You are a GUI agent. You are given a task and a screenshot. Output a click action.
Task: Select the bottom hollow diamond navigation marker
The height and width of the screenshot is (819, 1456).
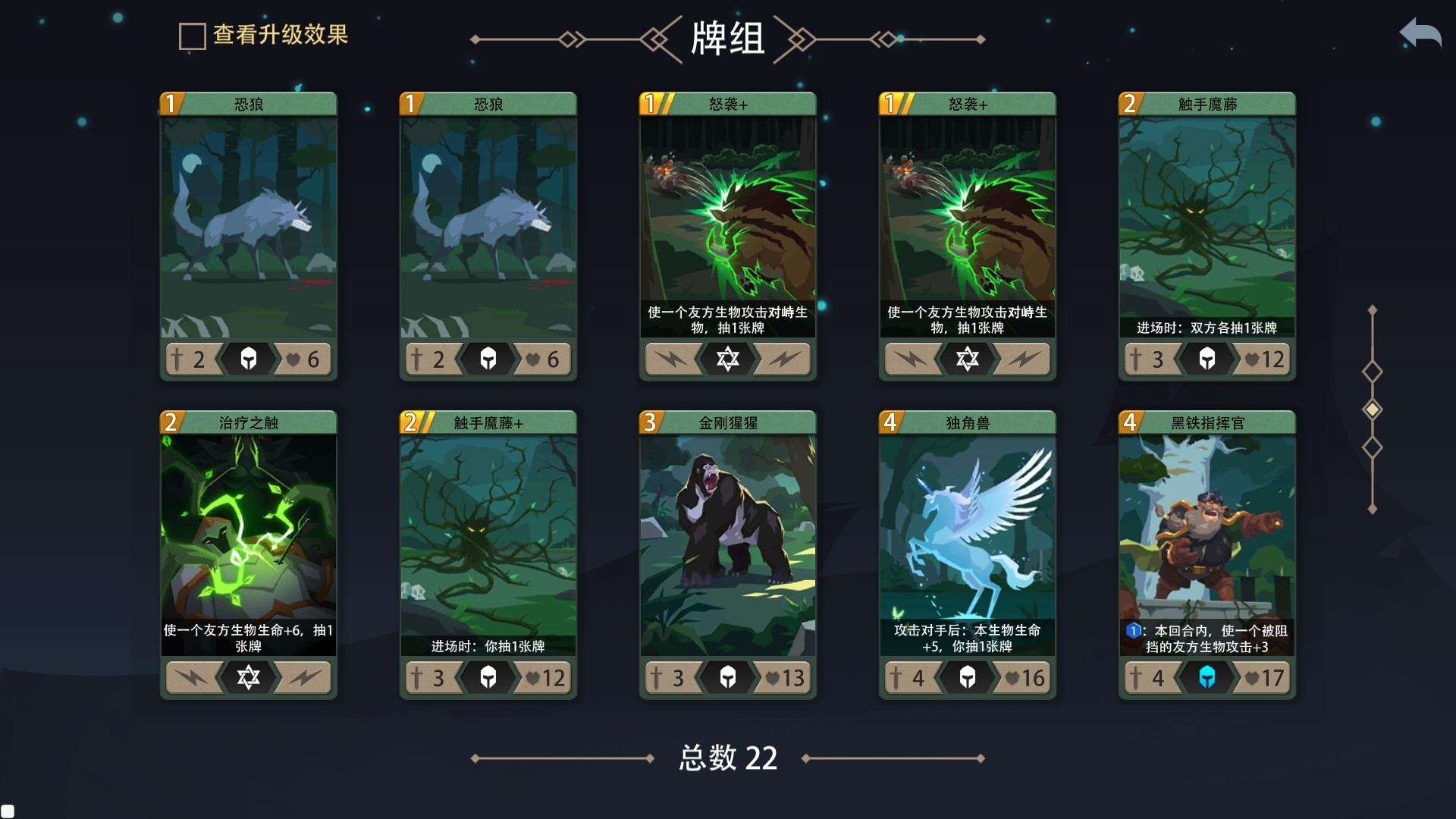(1373, 447)
